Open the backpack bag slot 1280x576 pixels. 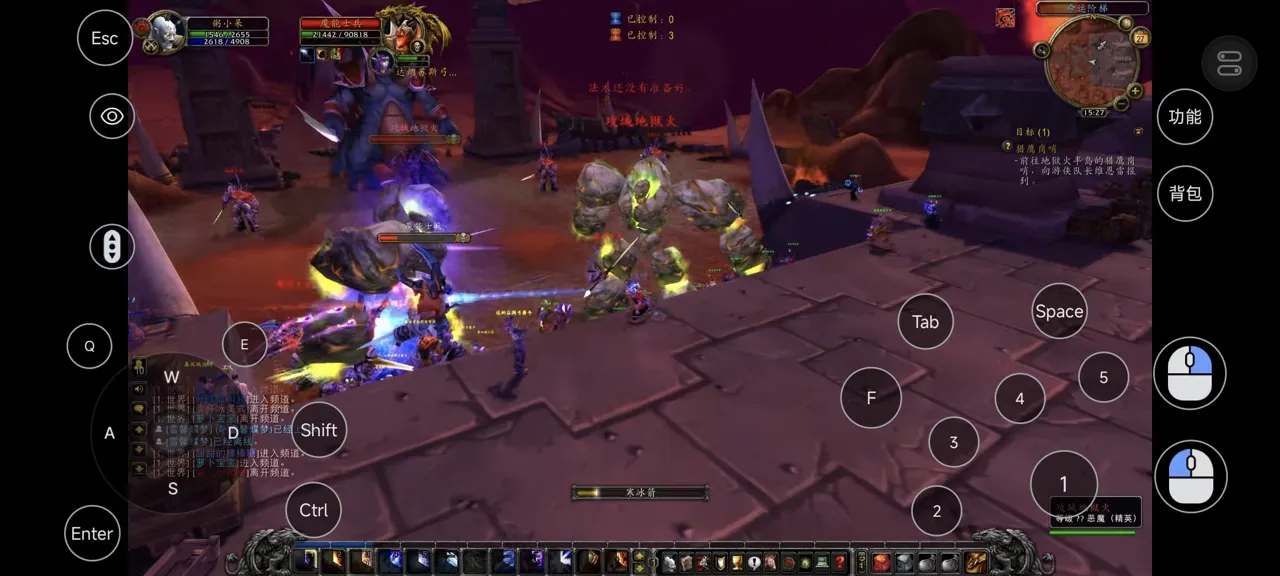[x=975, y=563]
